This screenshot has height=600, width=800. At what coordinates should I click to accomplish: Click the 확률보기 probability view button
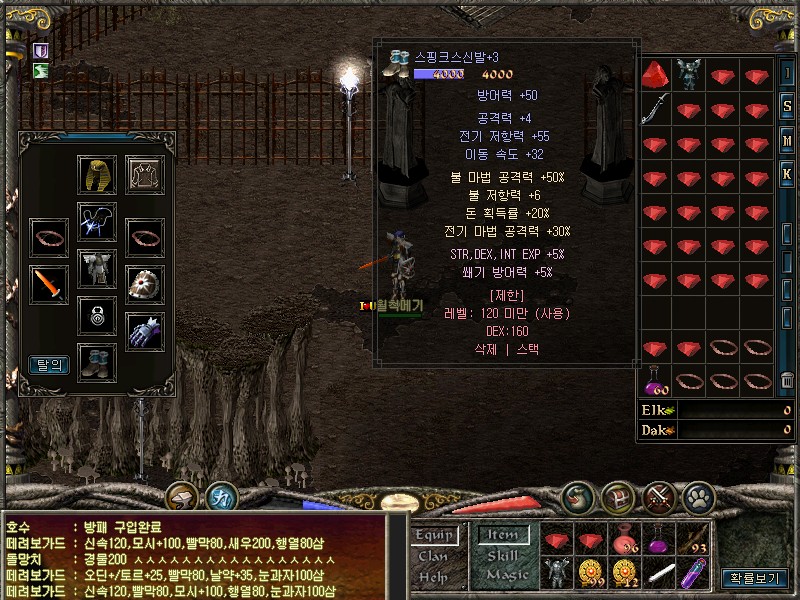tap(755, 577)
